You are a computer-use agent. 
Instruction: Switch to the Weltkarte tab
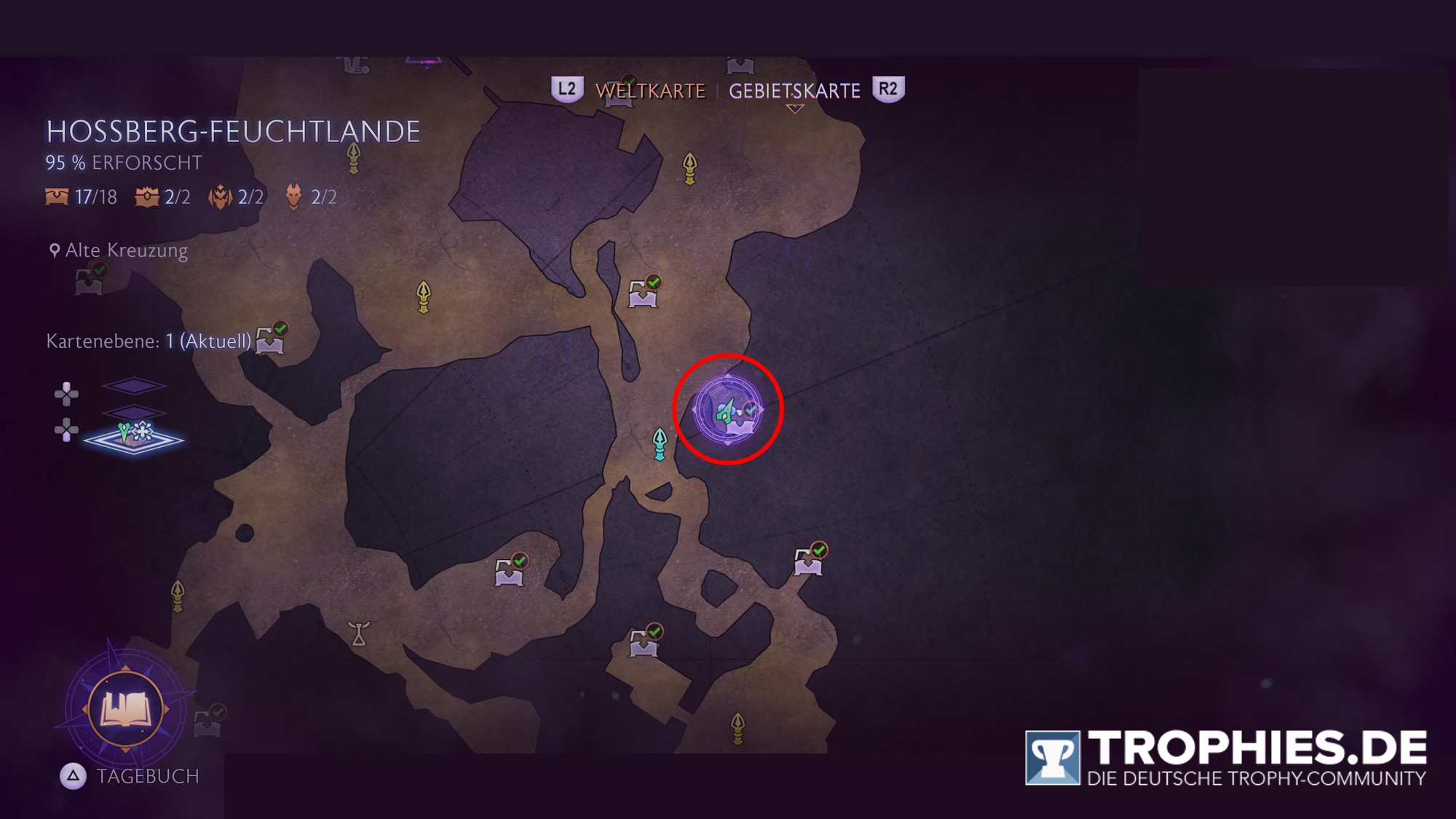(x=650, y=91)
